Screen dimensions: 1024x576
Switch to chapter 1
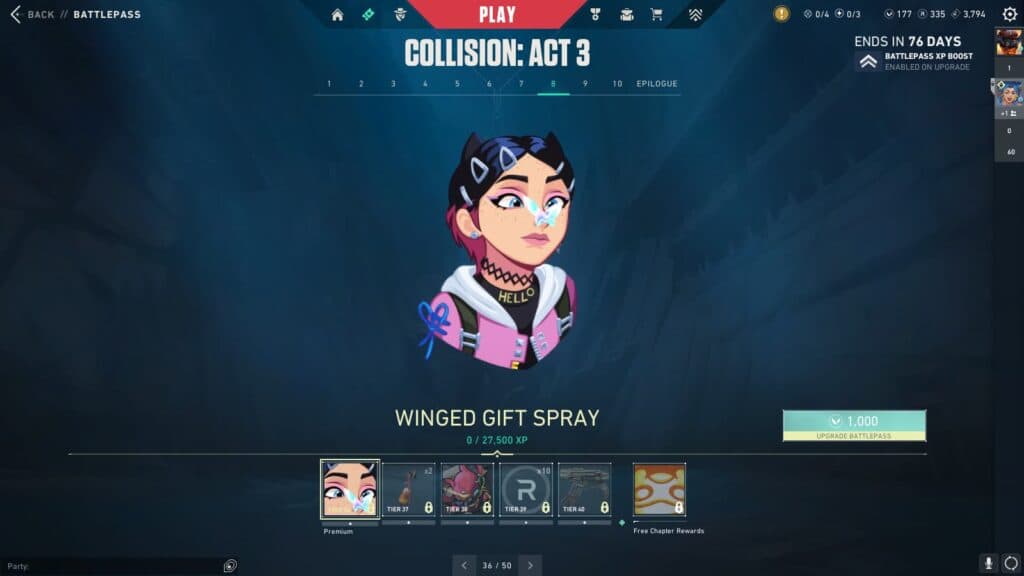point(329,84)
